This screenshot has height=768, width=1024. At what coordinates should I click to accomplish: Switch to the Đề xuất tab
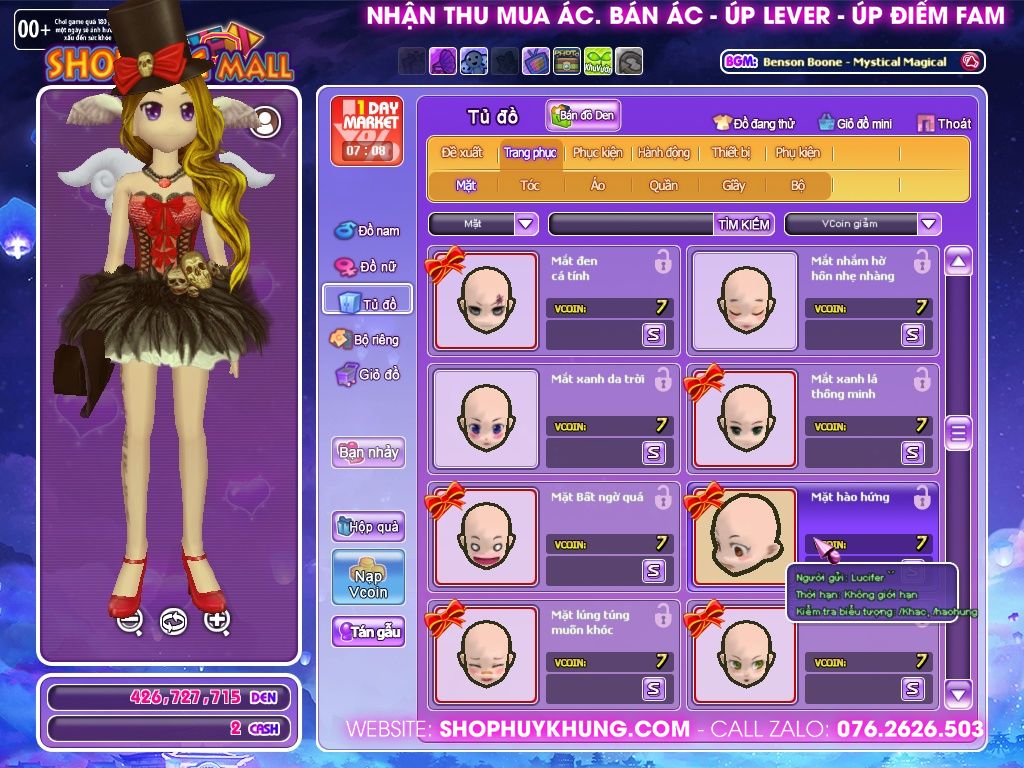461,153
